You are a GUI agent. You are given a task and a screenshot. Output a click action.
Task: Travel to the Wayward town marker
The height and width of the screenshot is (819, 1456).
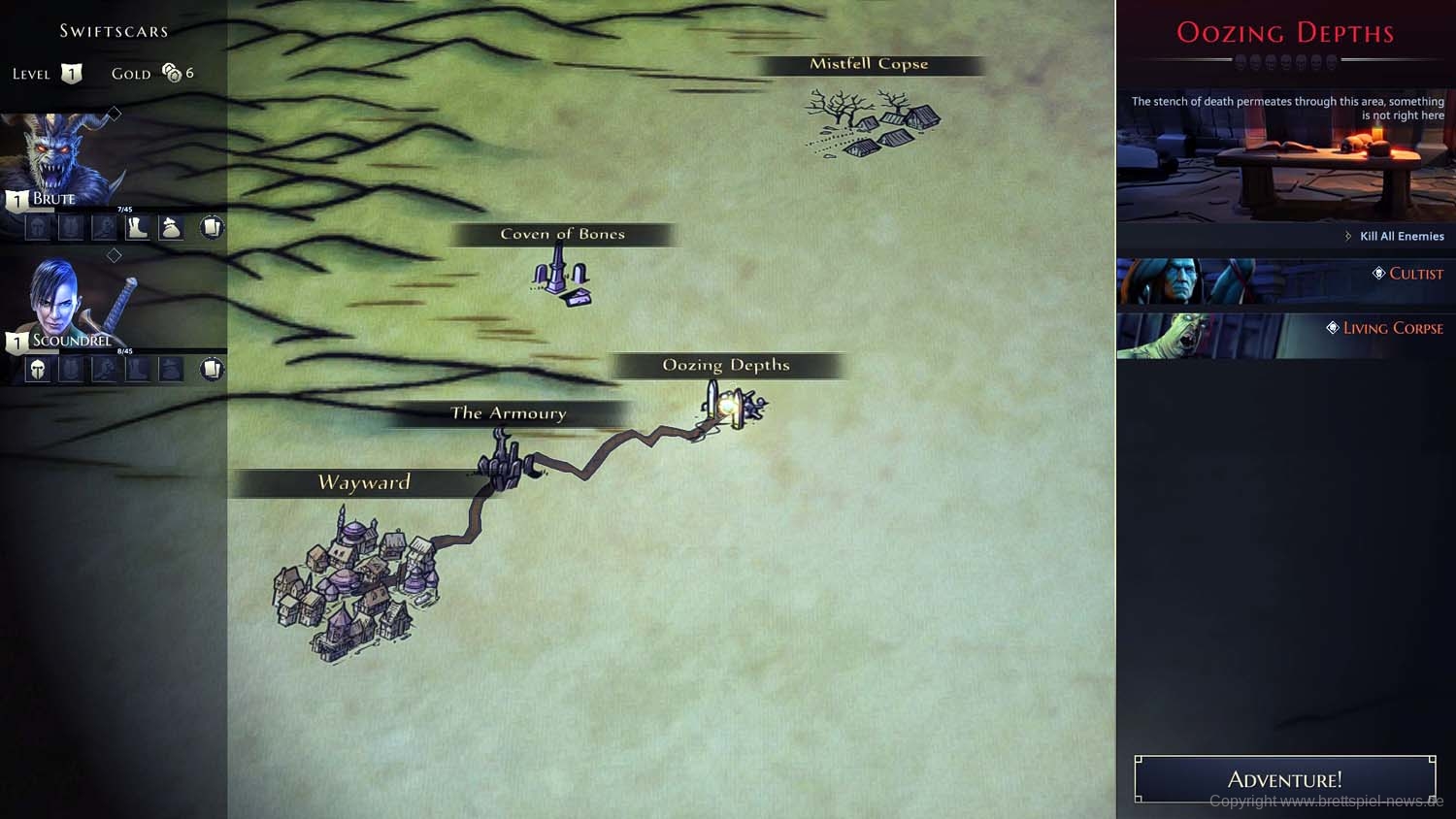(x=354, y=587)
